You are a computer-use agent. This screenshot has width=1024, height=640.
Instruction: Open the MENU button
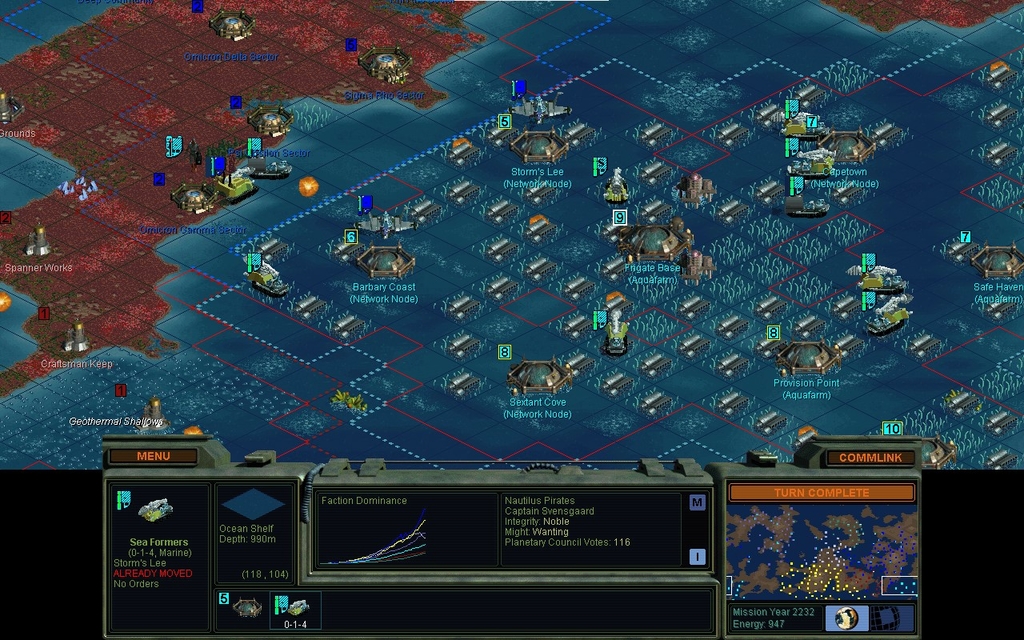tap(153, 456)
